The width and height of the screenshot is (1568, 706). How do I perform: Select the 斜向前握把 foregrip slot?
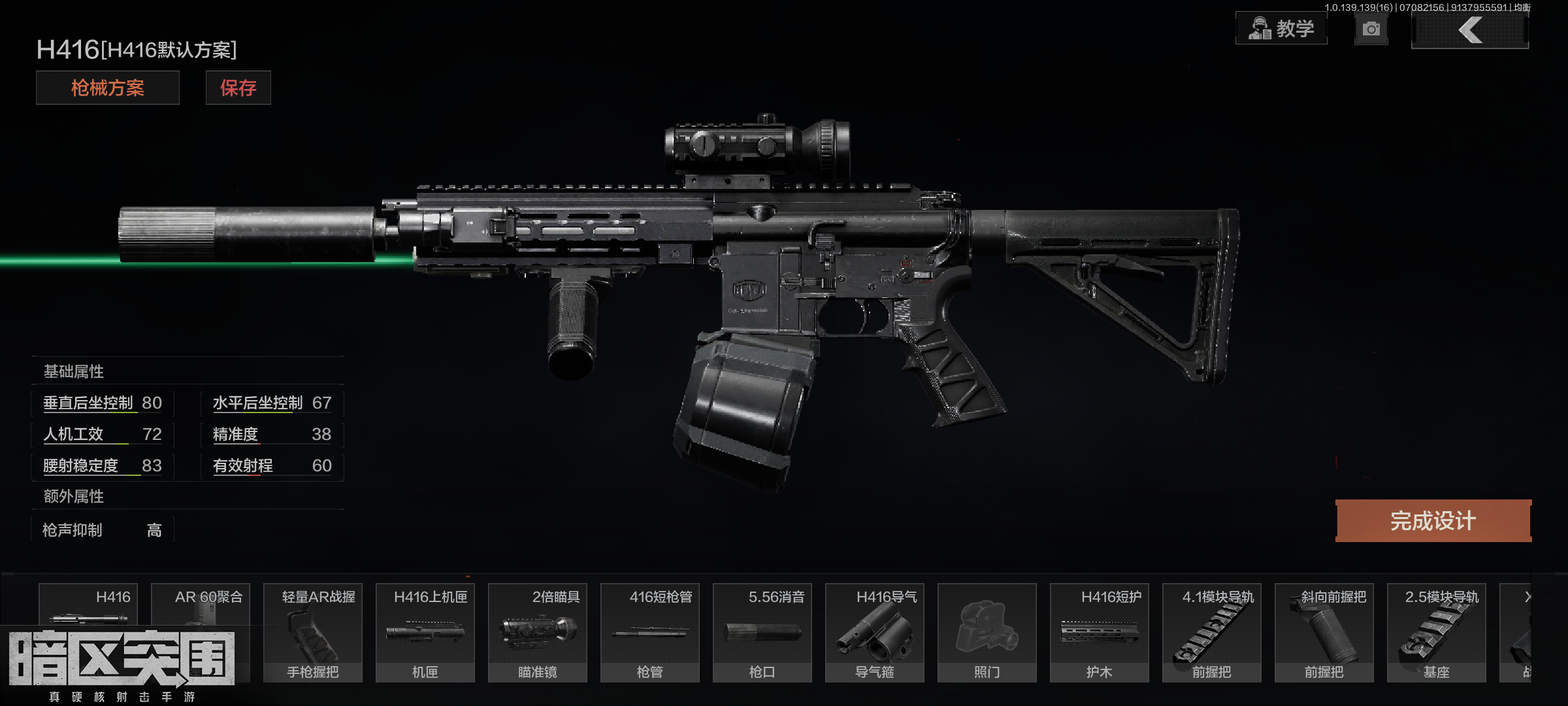[1324, 632]
